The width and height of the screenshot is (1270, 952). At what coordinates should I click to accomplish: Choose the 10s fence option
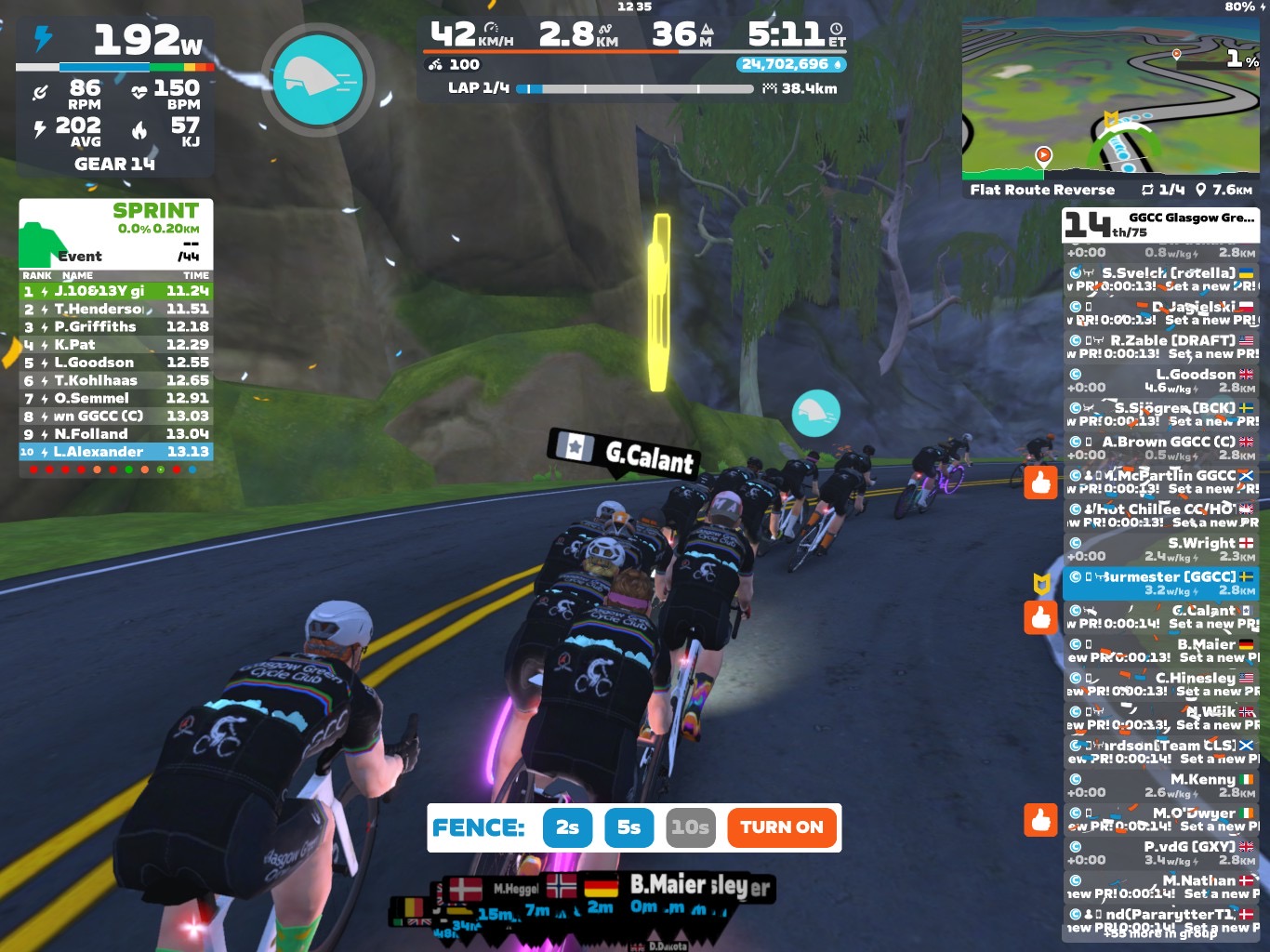(x=690, y=827)
